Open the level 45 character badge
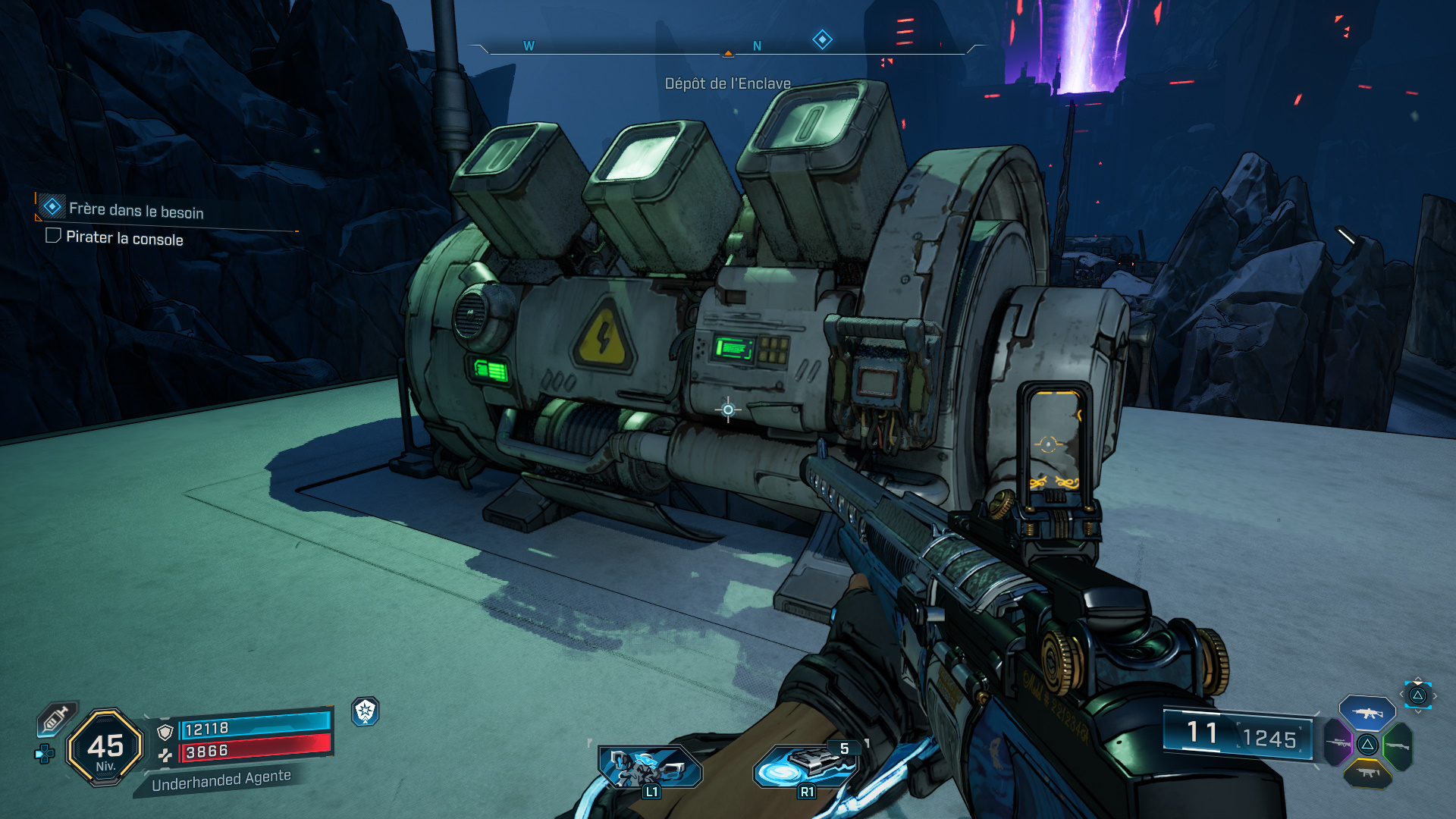Screen dimensions: 1456x819 click(105, 748)
